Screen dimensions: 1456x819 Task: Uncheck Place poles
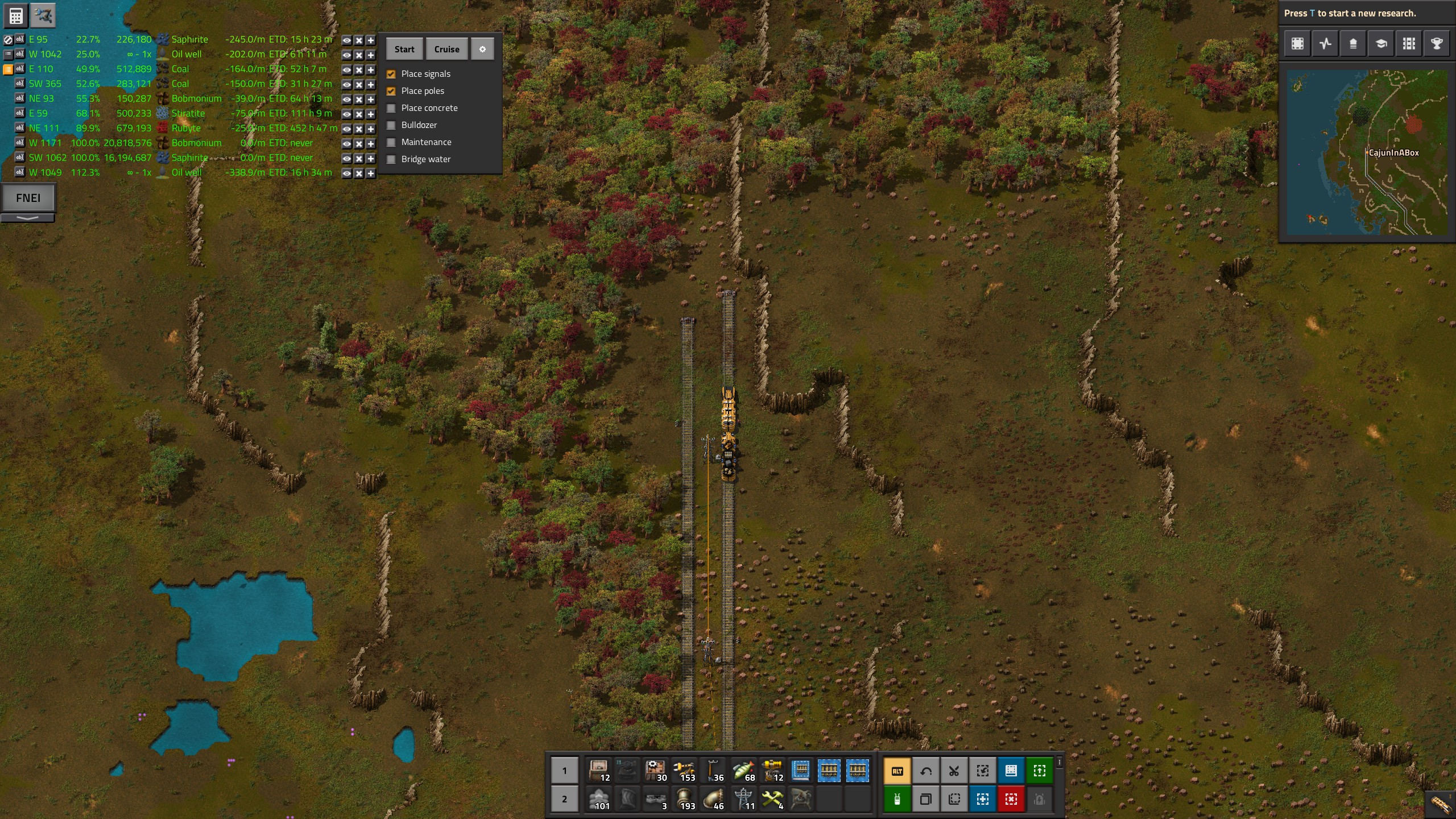391,91
